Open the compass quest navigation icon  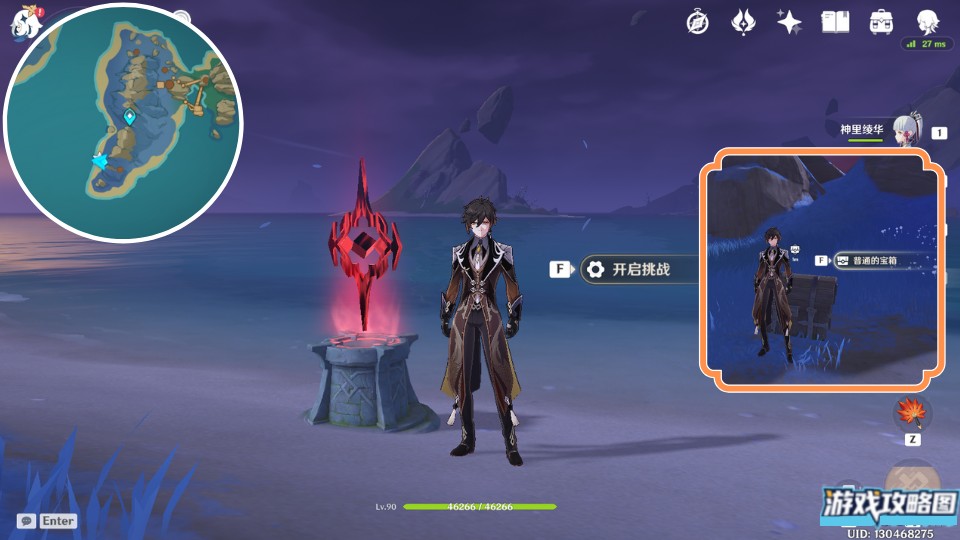pyautogui.click(x=697, y=22)
